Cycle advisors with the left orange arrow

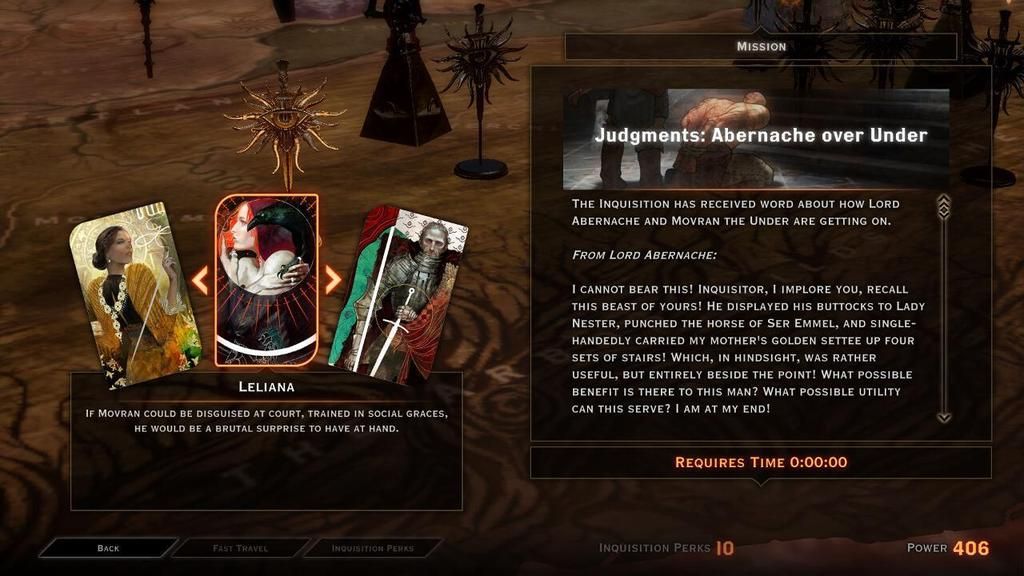pyautogui.click(x=200, y=280)
